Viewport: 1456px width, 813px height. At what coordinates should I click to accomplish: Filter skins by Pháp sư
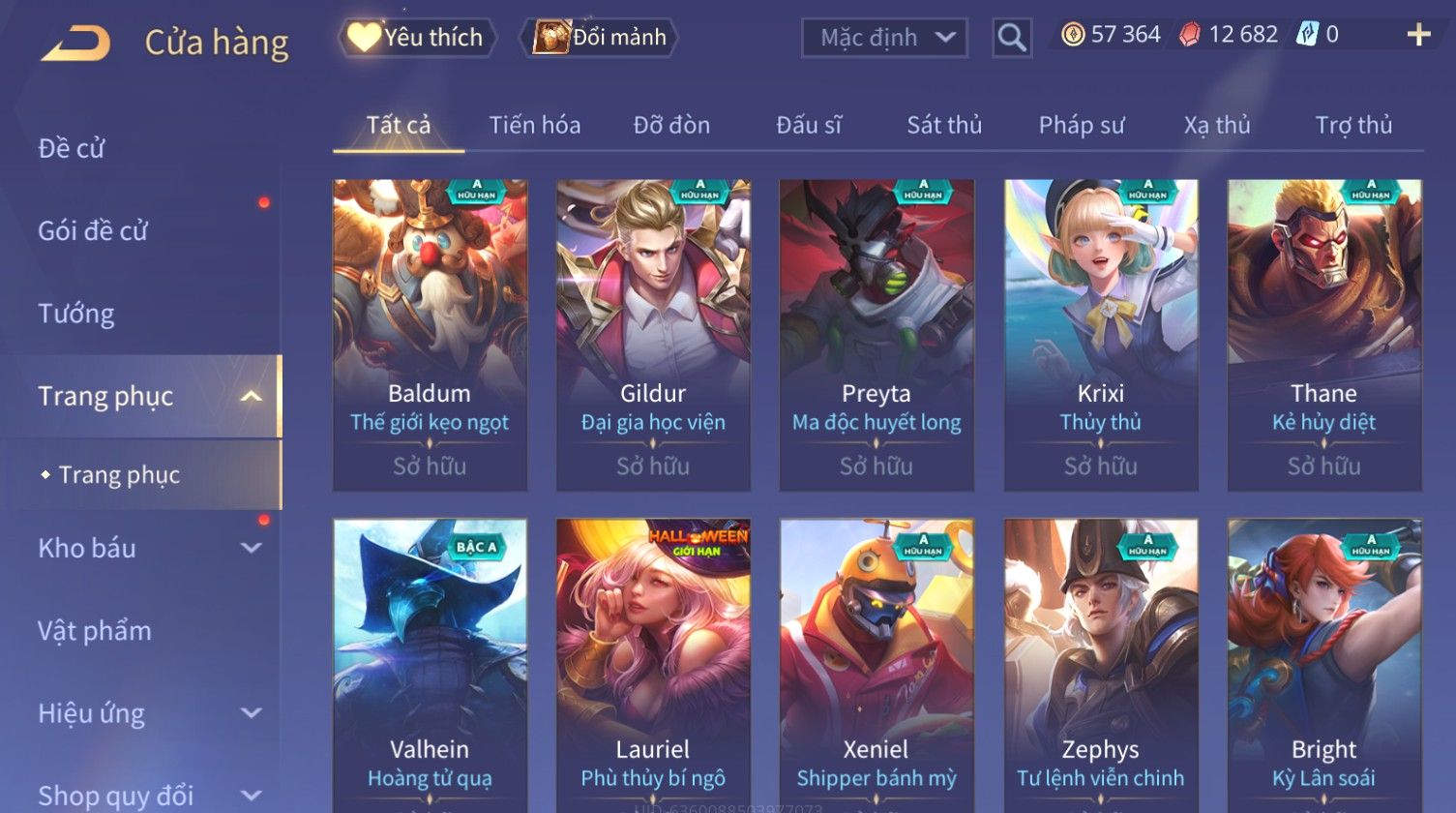click(1082, 125)
